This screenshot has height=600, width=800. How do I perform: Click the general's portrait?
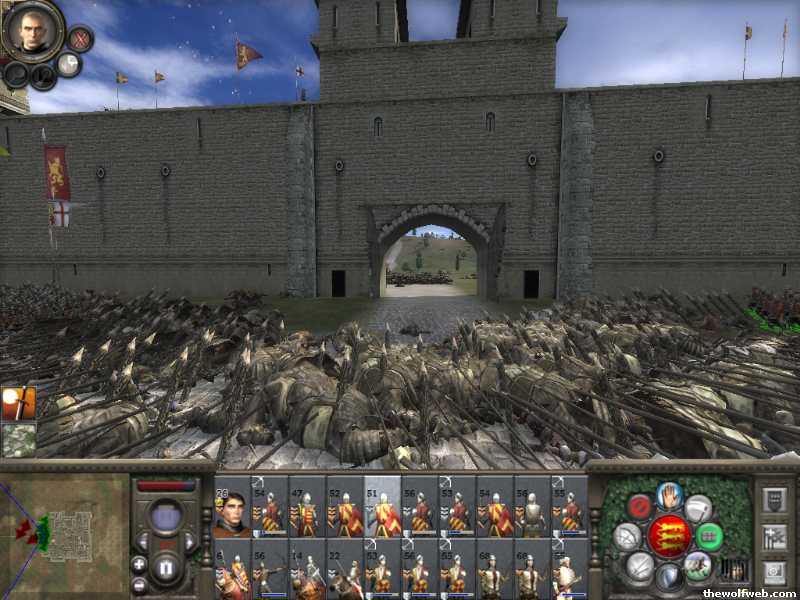click(30, 30)
